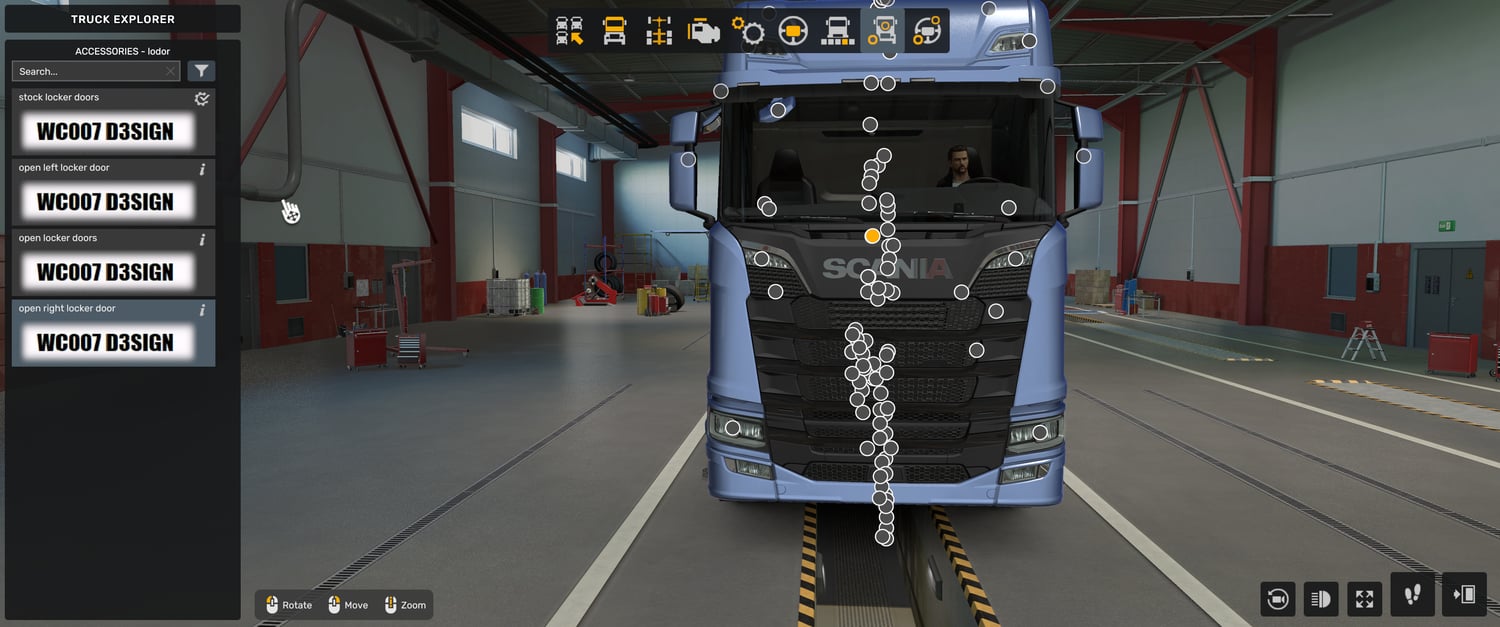Select the open right locker door entry
Image resolution: width=1500 pixels, height=627 pixels.
pyautogui.click(x=113, y=332)
